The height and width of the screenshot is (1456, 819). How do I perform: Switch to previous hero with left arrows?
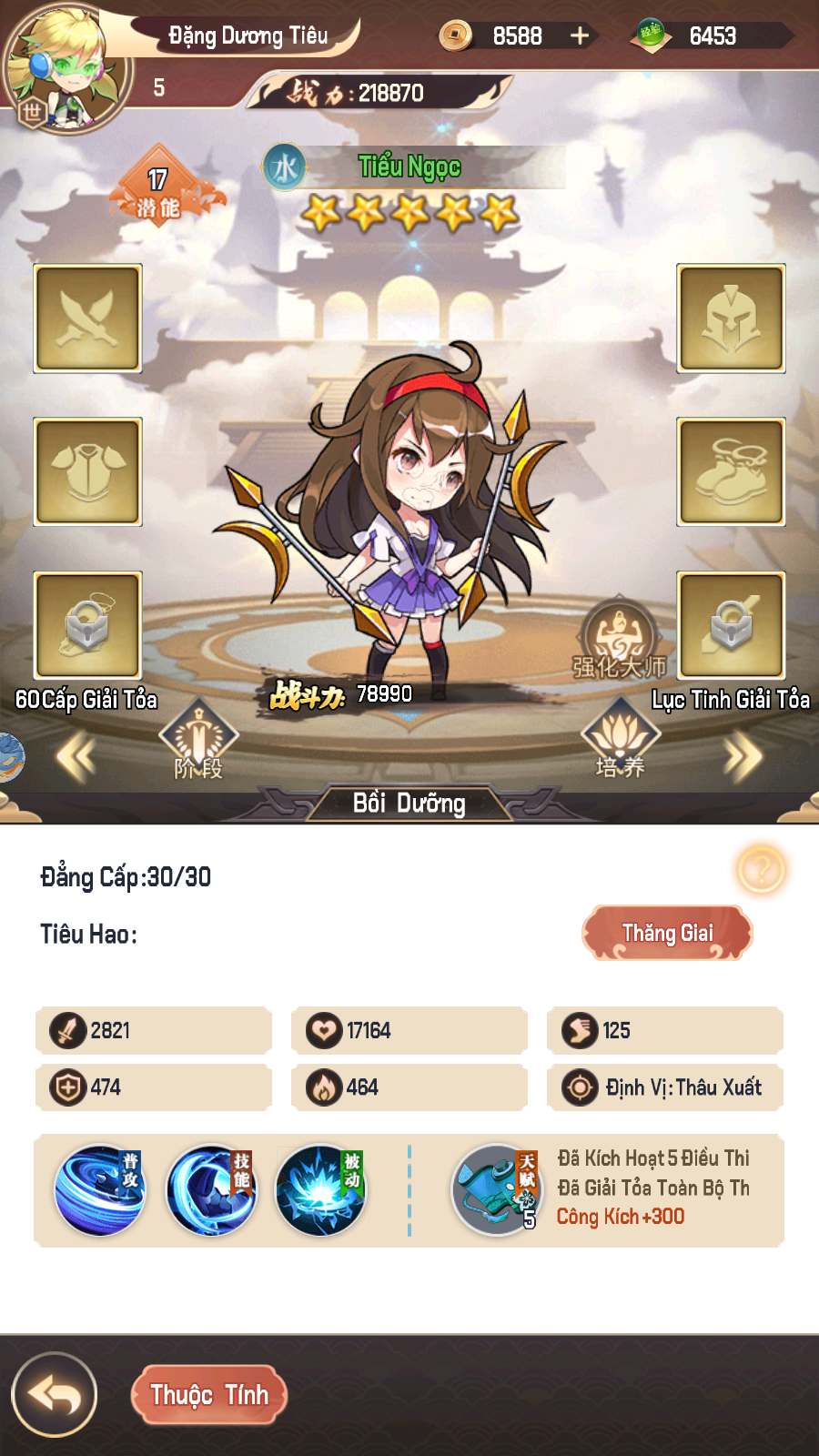(76, 756)
